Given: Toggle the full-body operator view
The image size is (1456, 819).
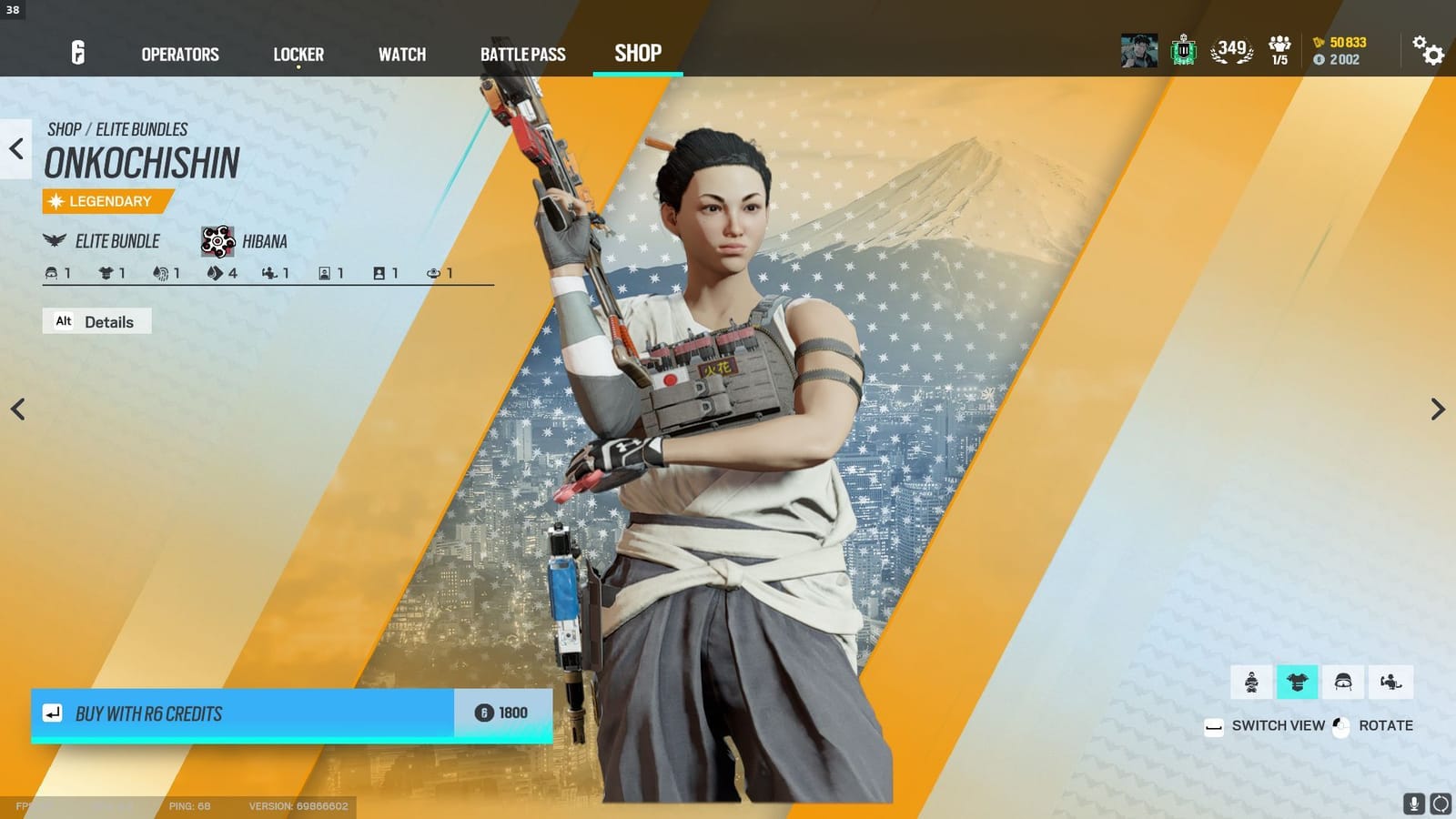Looking at the screenshot, I should pos(1251,681).
